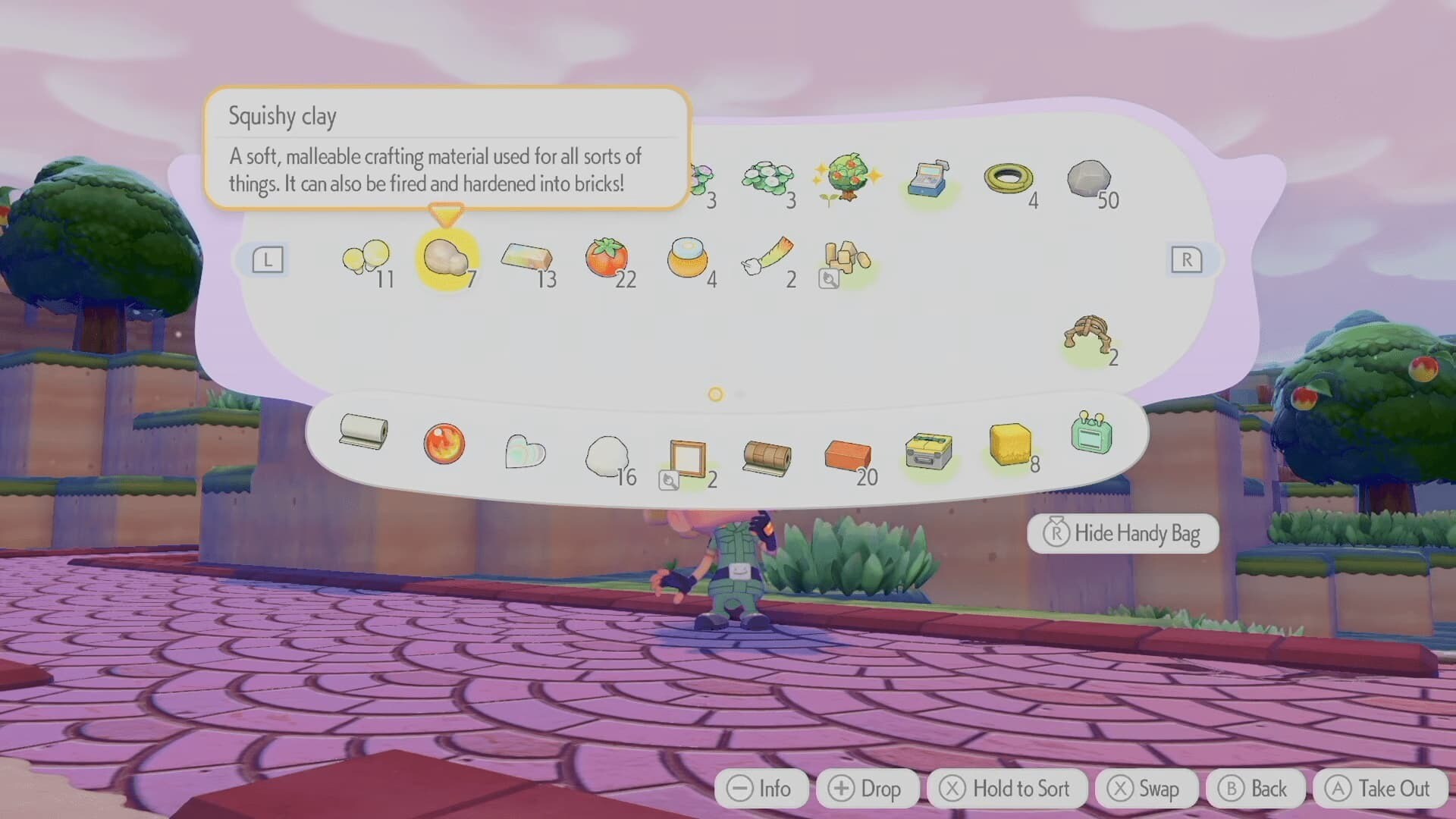Viewport: 1456px width, 819px height.
Task: Choose the yellow mushroom stack
Action: click(366, 258)
